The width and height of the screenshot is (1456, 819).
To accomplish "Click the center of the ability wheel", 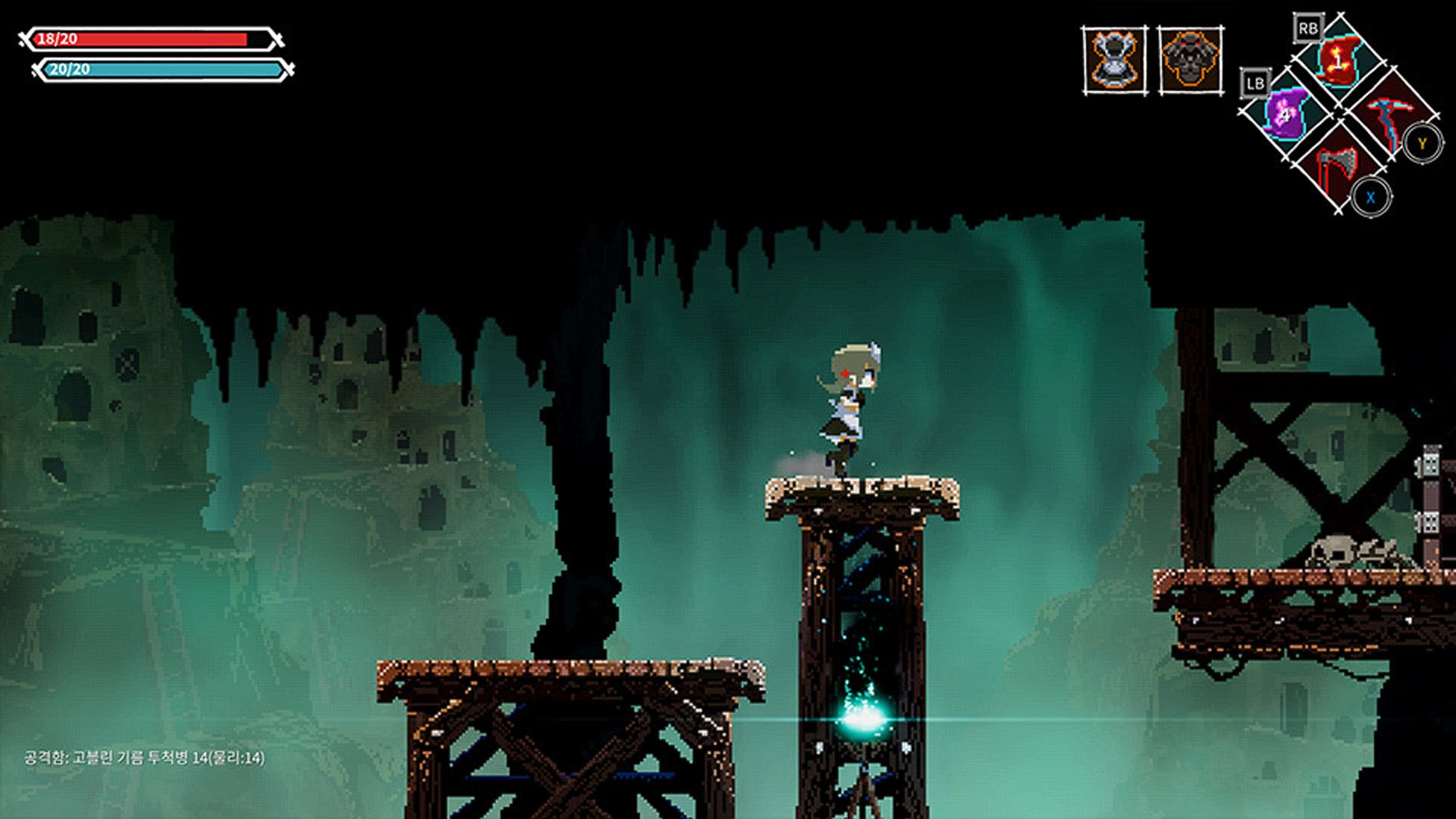I will (x=1341, y=114).
